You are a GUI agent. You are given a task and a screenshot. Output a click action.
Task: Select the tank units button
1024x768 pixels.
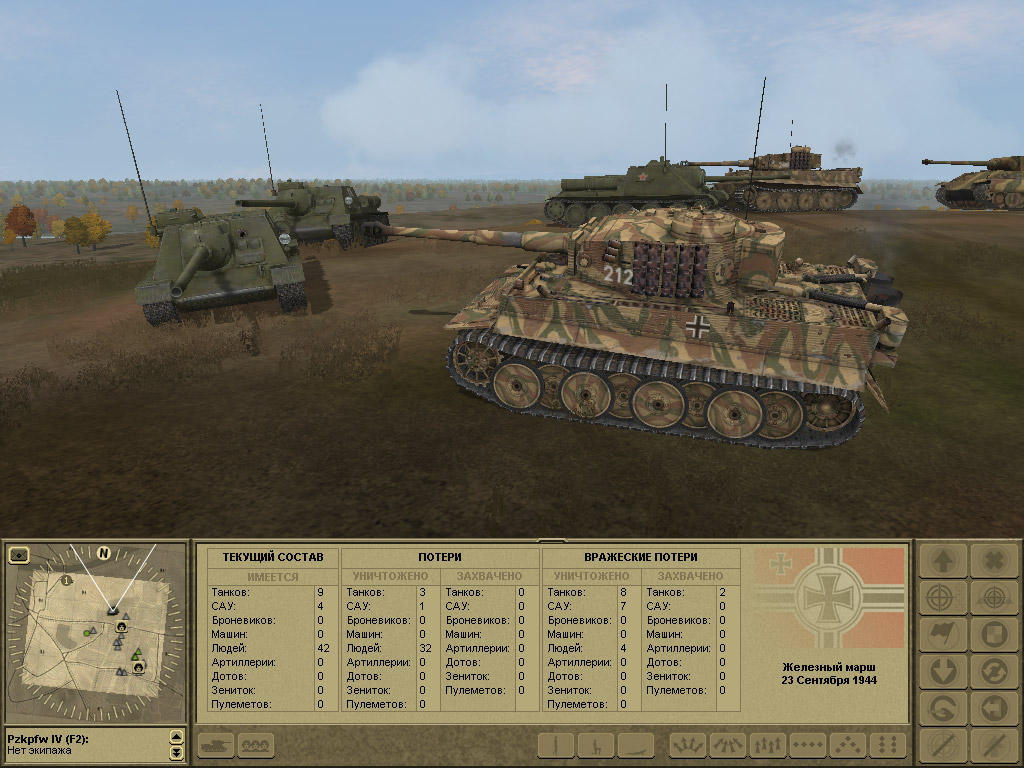(215, 745)
